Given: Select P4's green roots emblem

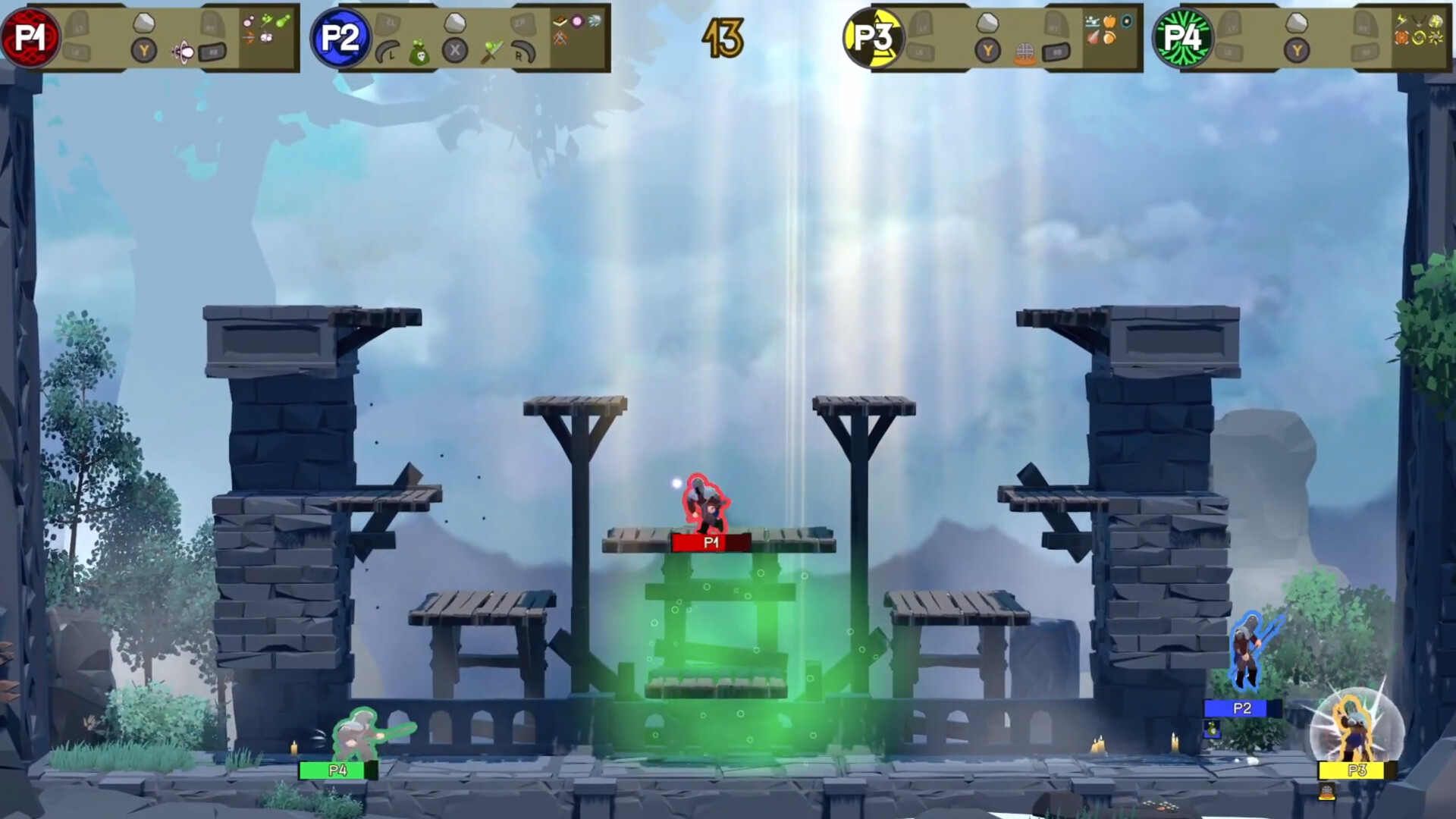Looking at the screenshot, I should [1183, 38].
